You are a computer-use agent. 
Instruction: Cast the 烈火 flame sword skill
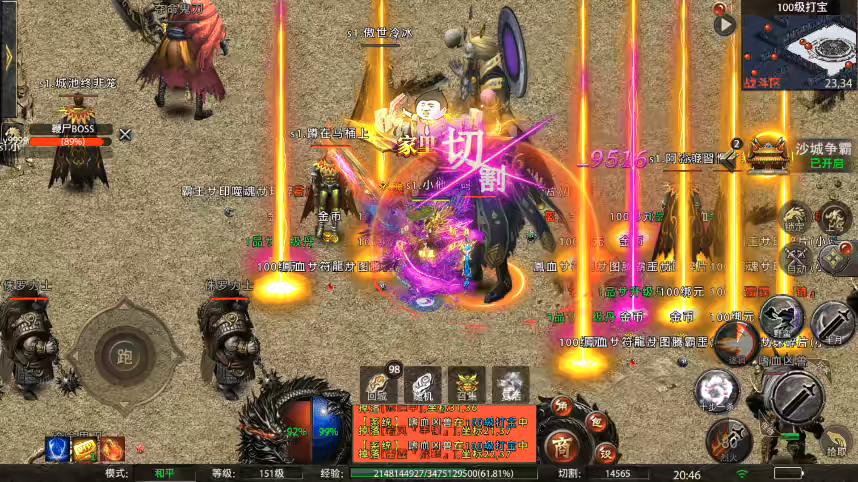(730, 438)
